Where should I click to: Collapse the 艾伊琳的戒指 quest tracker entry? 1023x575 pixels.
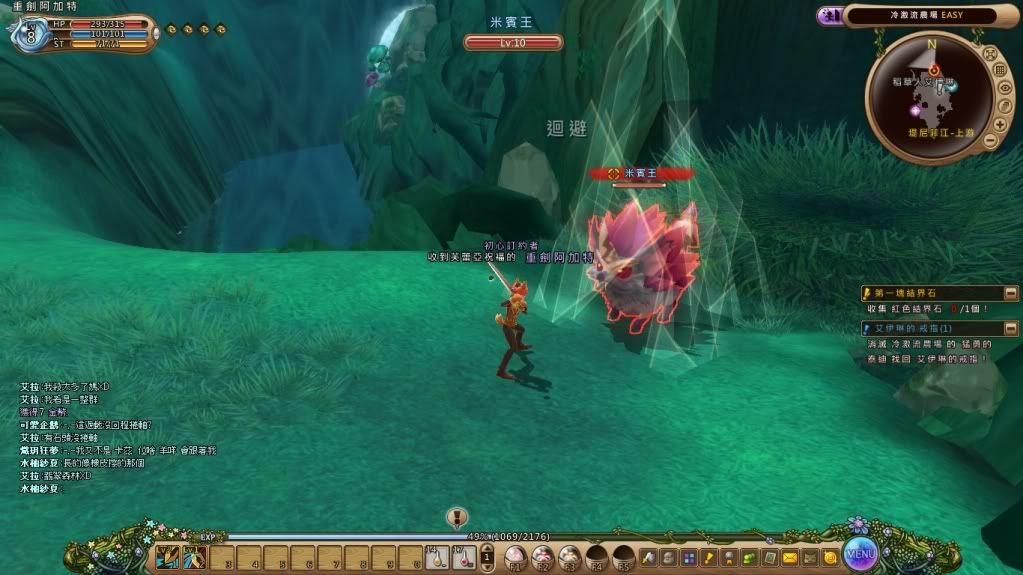1011,328
